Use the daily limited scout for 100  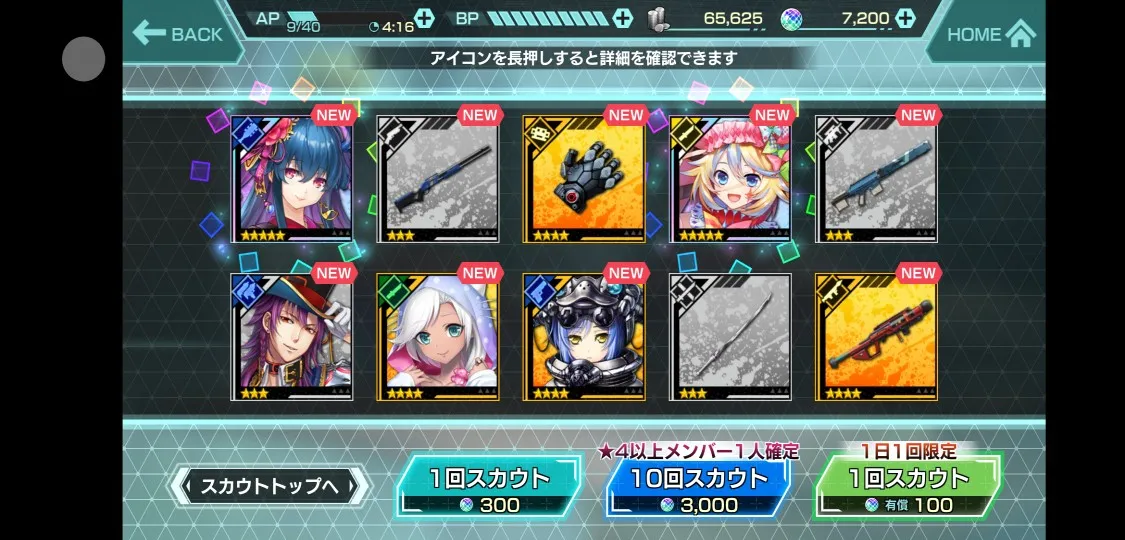coord(908,487)
